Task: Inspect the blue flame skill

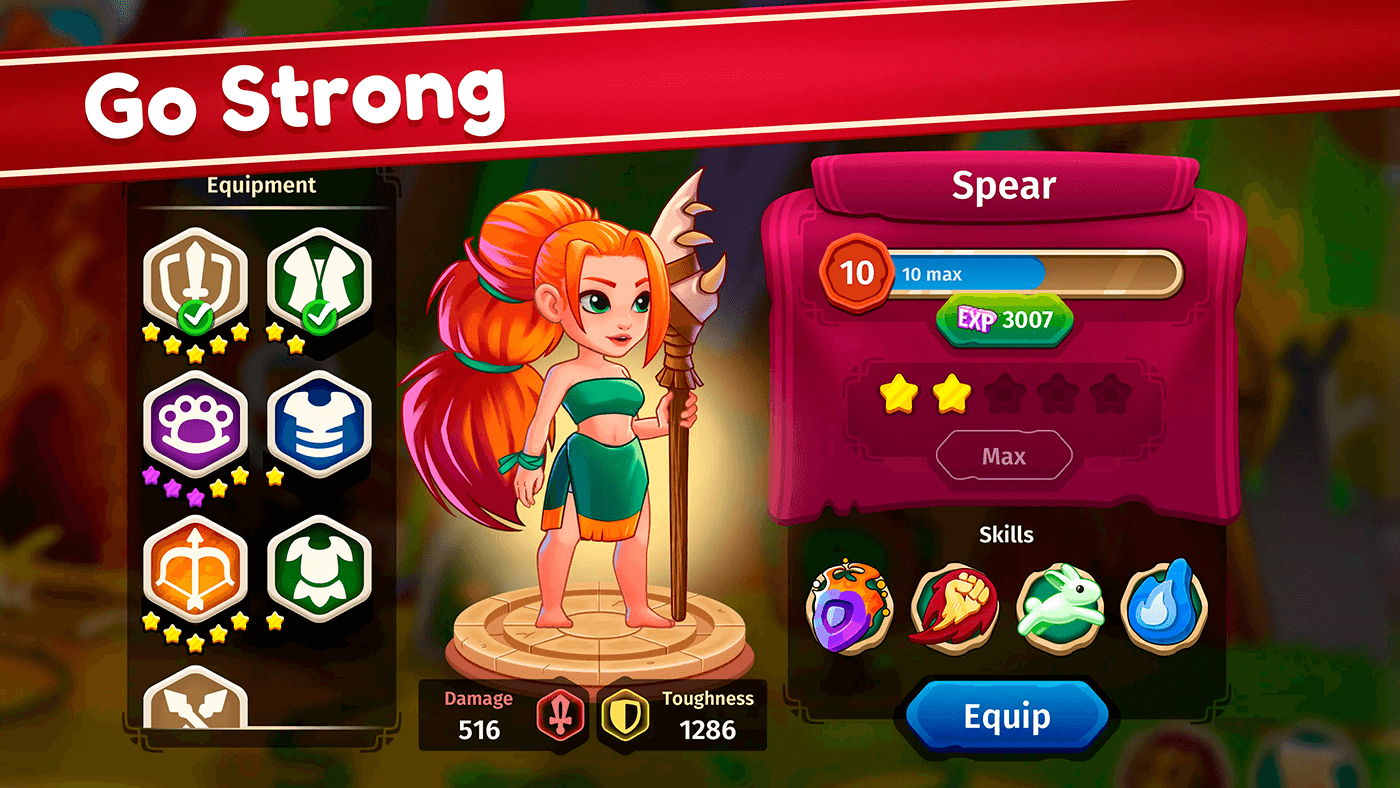Action: 1164,605
